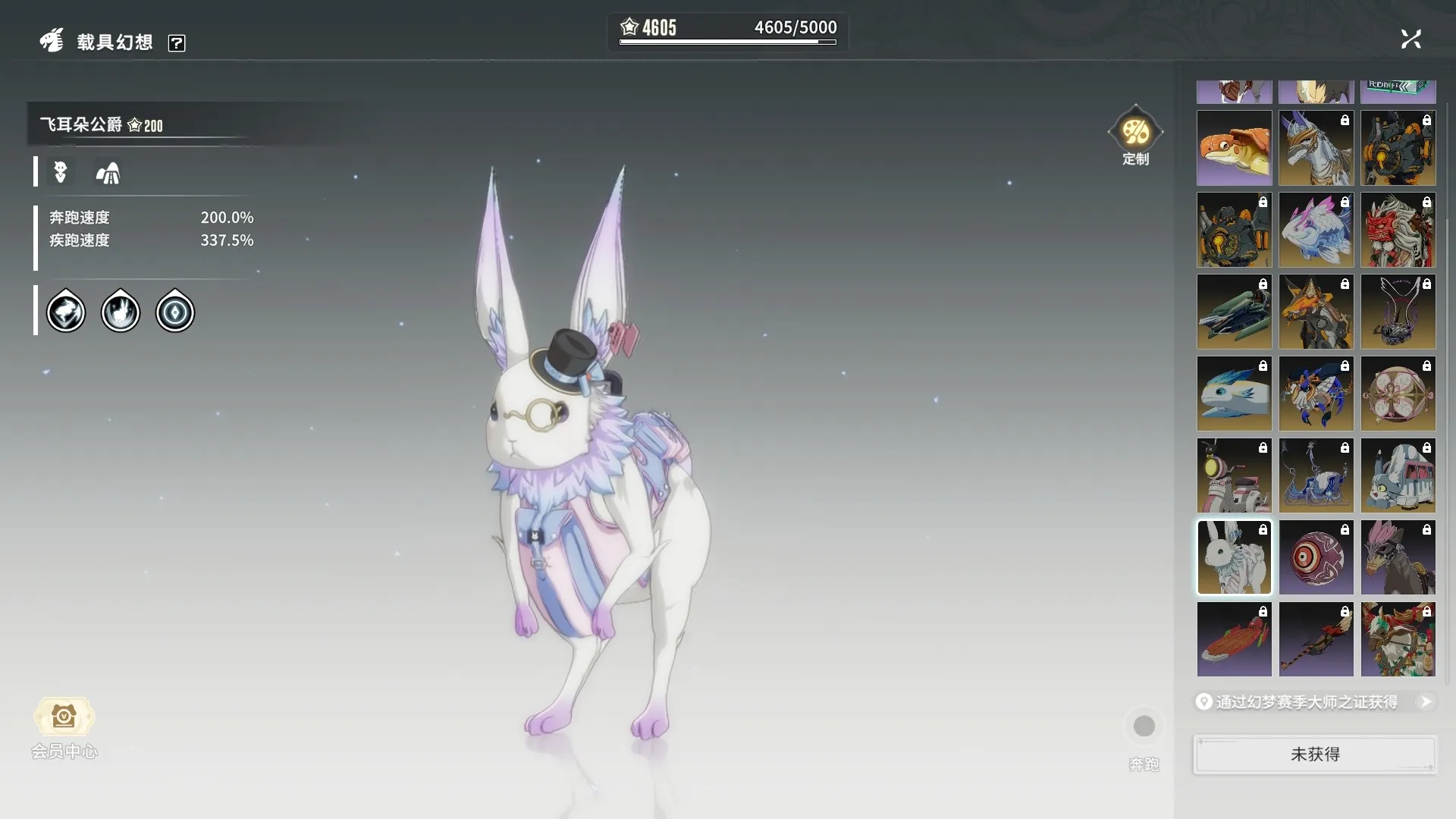Select the cat bus mount thumbnail
The image size is (1456, 819).
(x=1398, y=476)
